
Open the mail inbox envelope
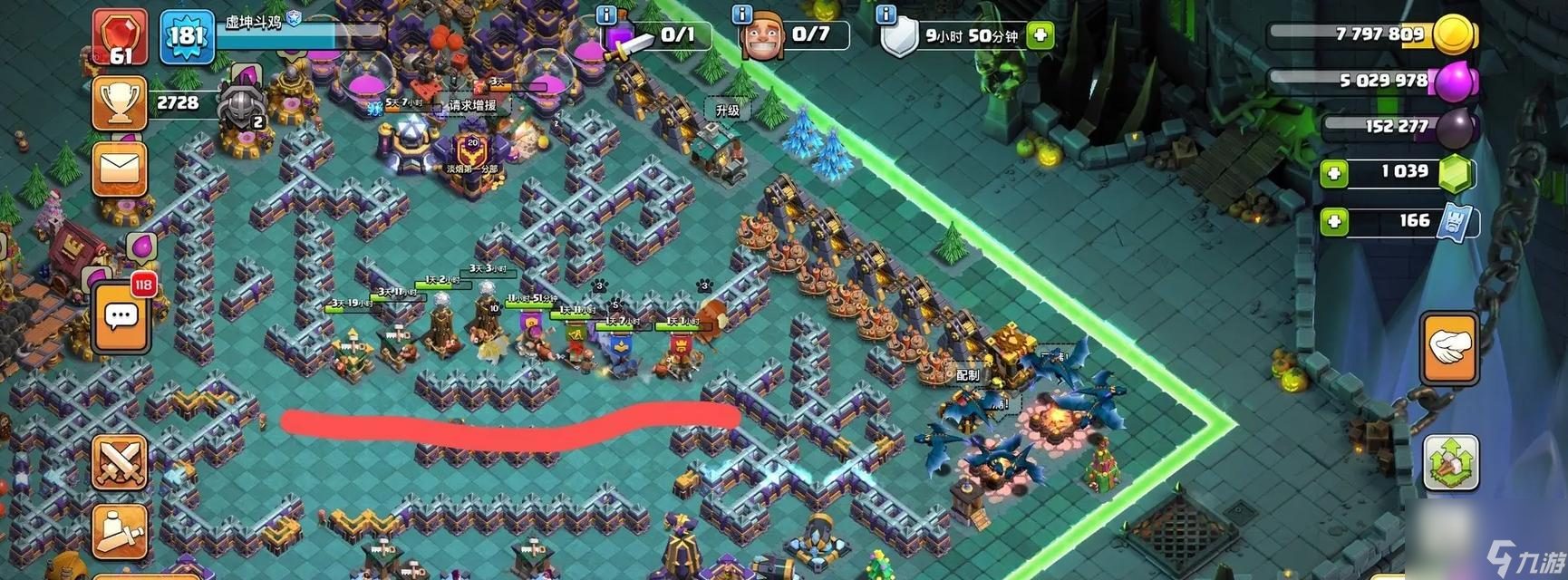click(x=119, y=169)
